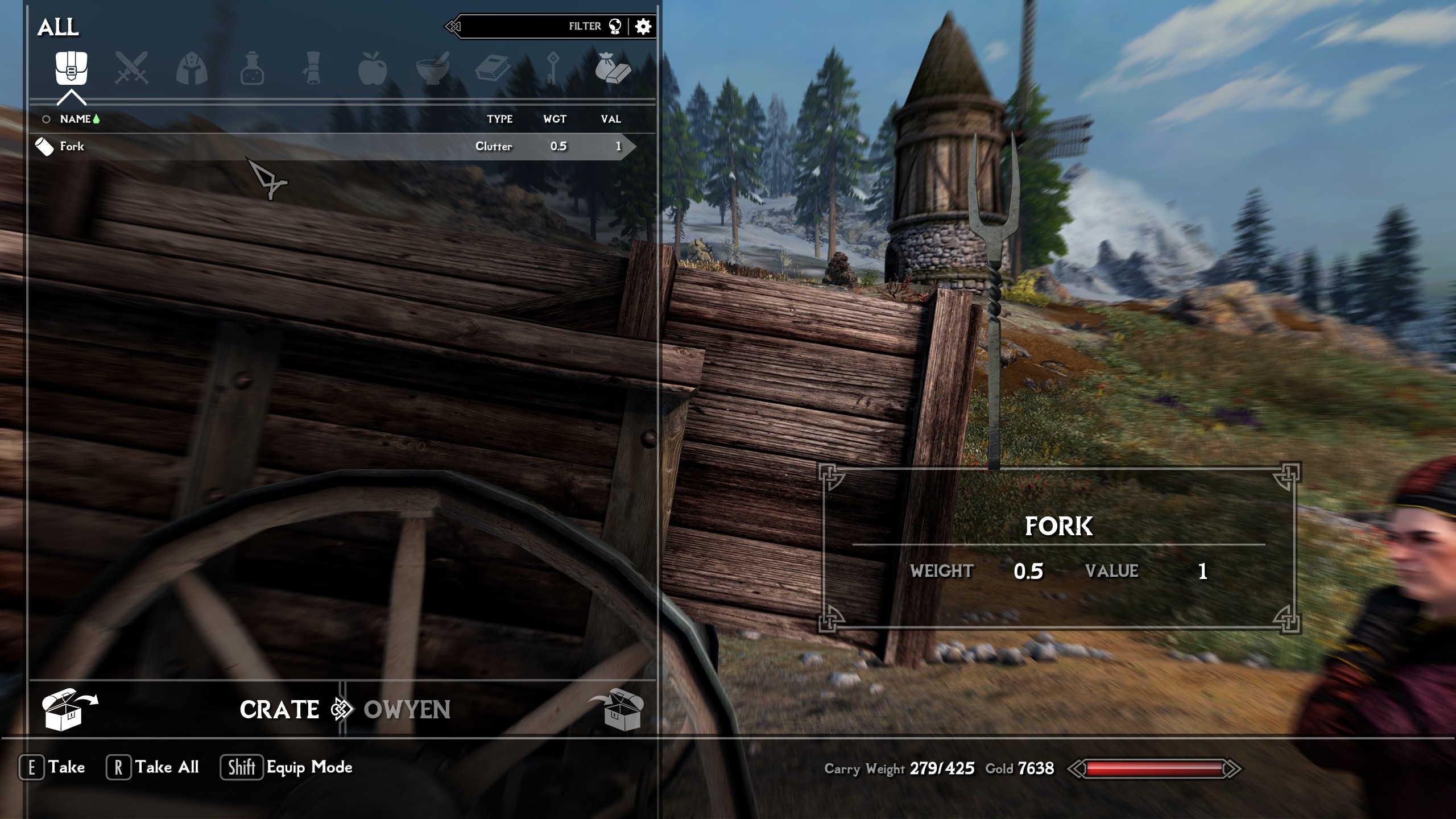Select the crossed swords Weapons category

(132, 68)
